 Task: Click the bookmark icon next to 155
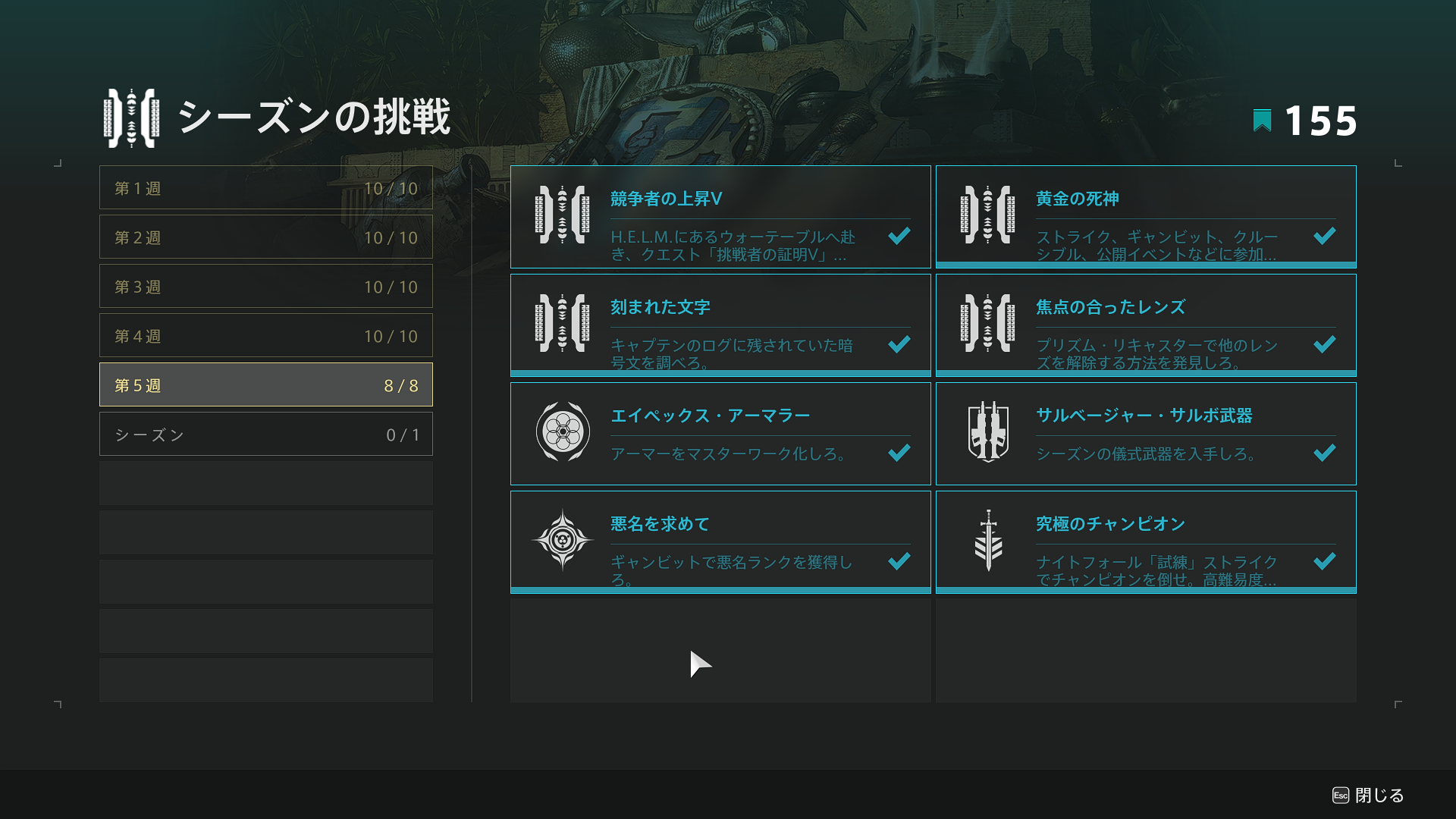[1261, 118]
